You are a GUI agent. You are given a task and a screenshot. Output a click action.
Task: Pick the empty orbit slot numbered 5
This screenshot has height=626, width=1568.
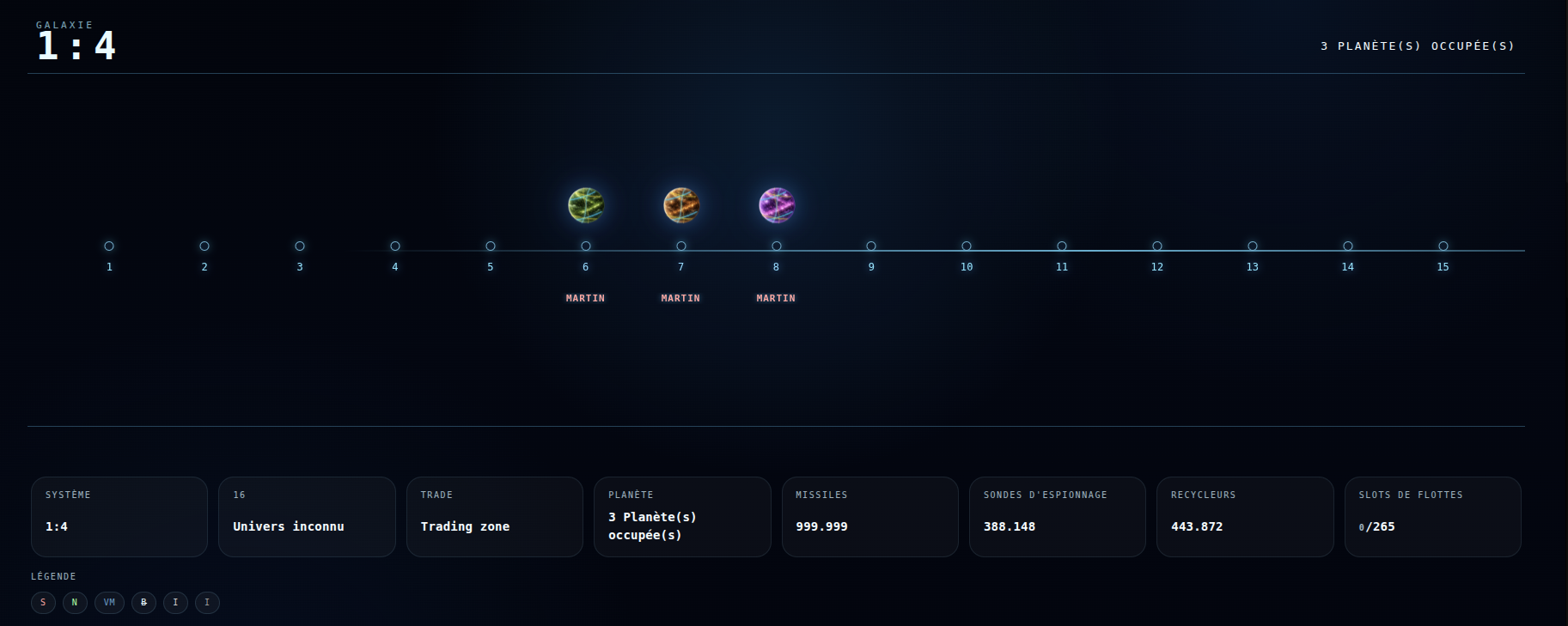(x=491, y=246)
